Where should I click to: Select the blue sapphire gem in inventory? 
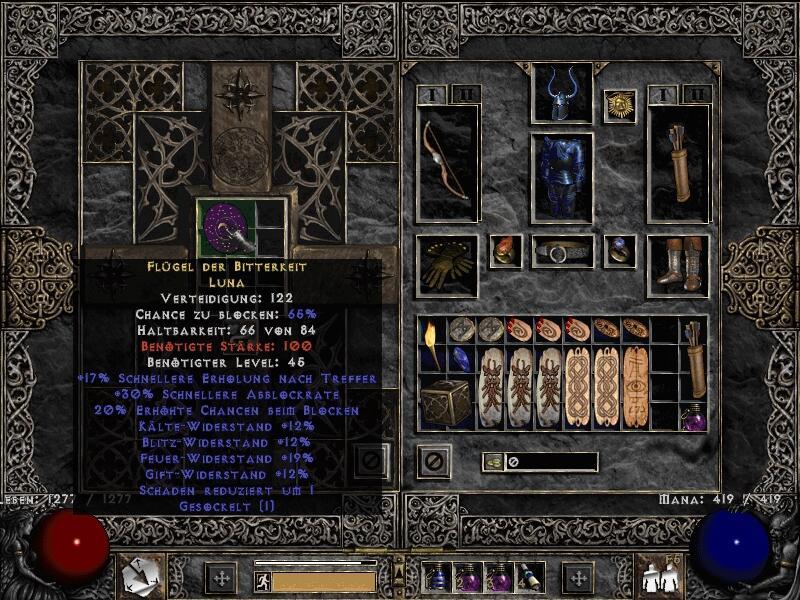coord(461,359)
